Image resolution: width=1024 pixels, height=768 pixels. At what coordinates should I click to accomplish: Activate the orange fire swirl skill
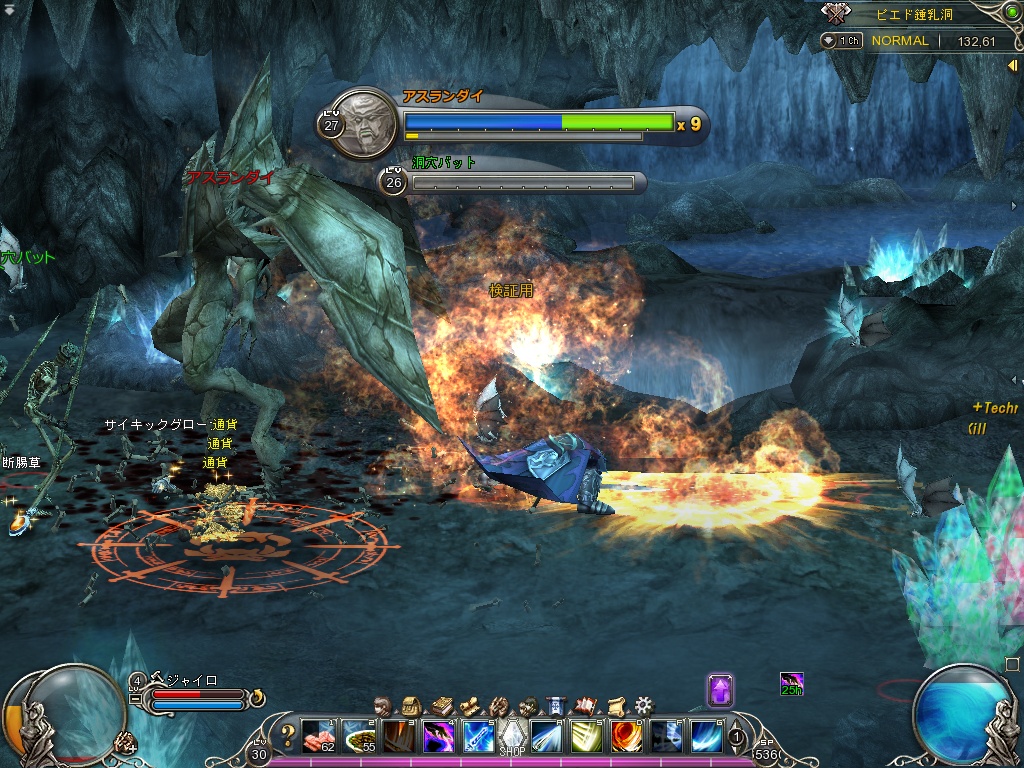point(626,736)
